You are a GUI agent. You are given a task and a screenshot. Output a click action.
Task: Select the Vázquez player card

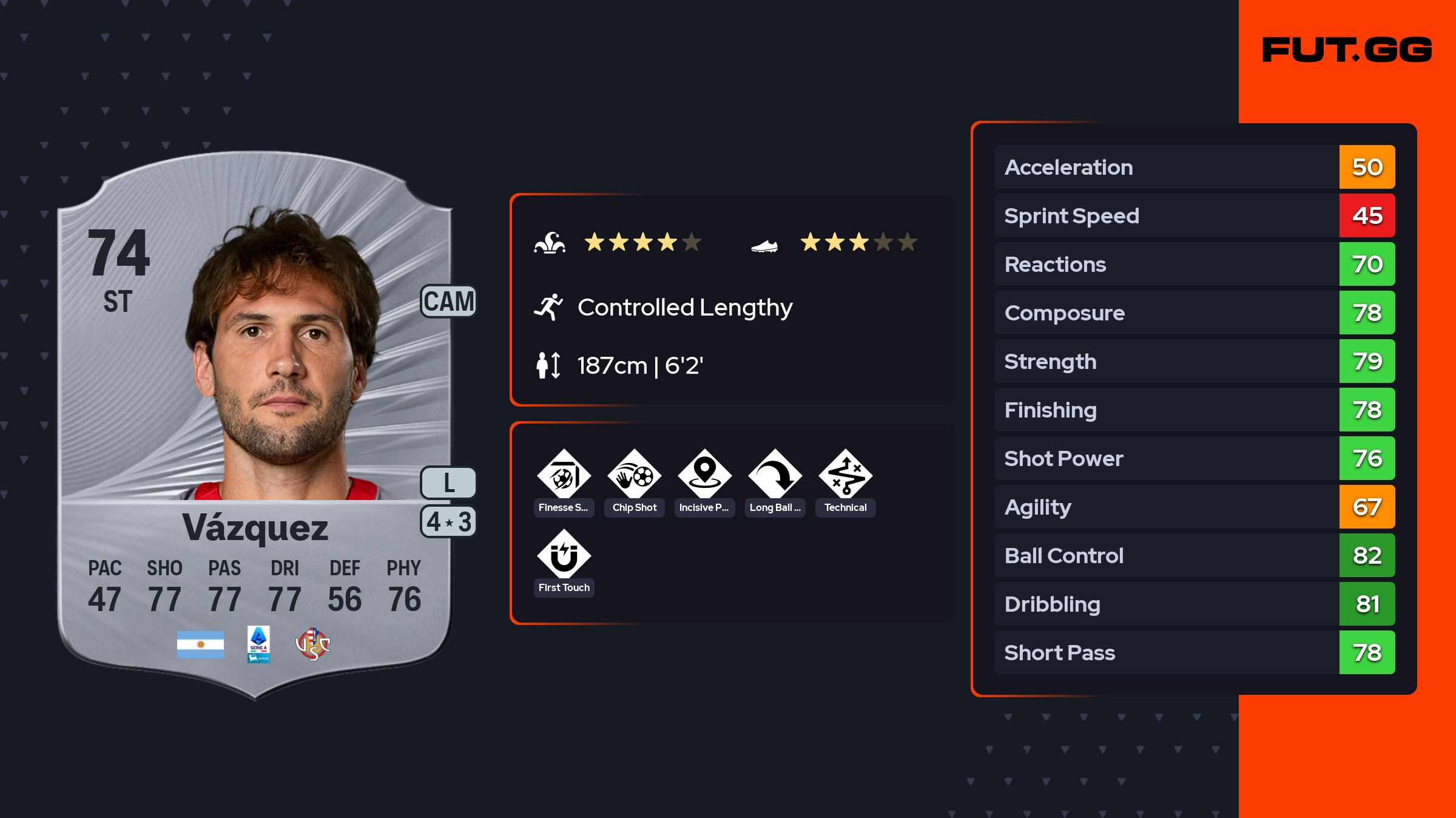point(255,425)
